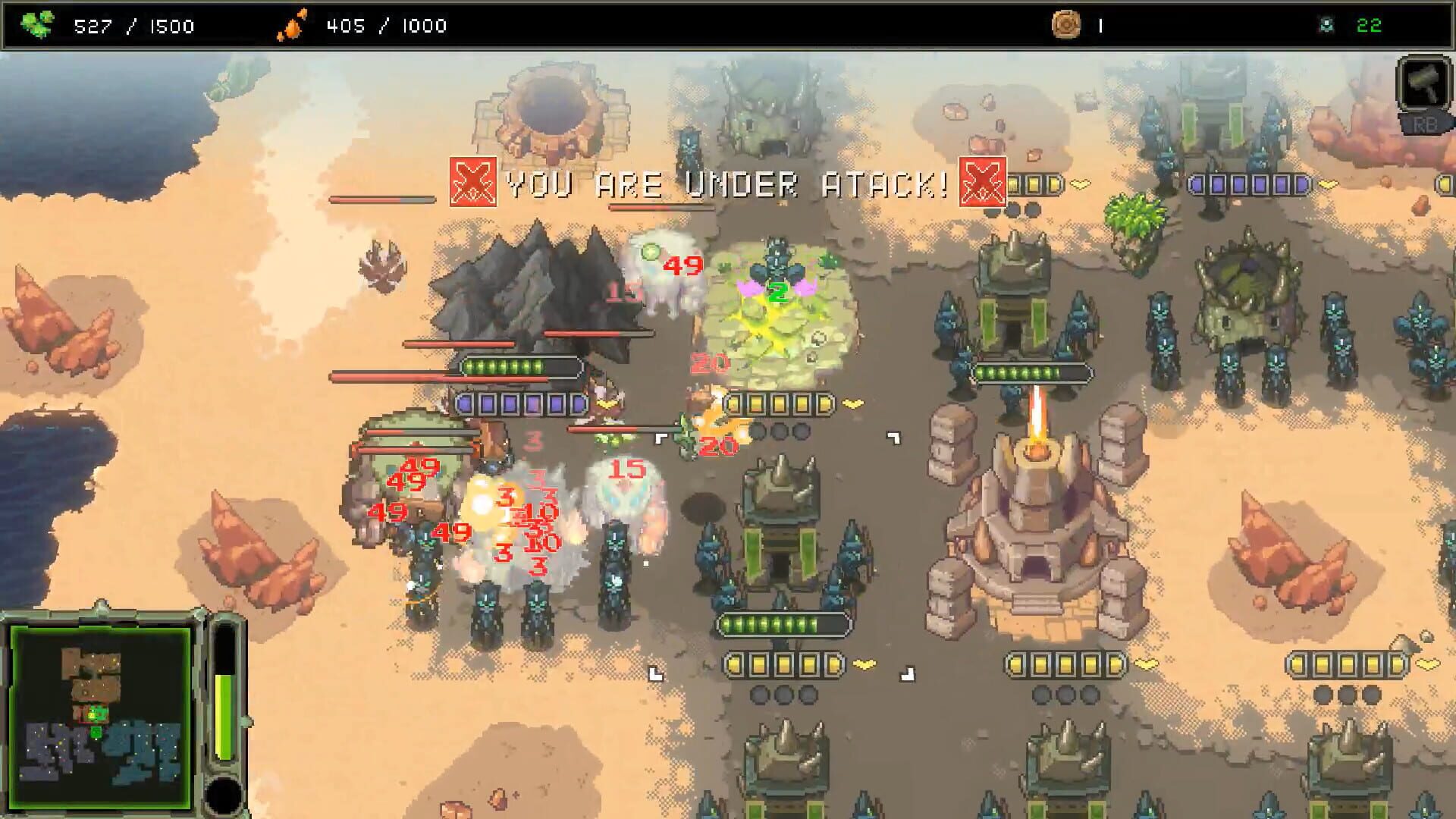Click the 527 / 1500 resource counter
This screenshot has height=819, width=1456.
[133, 26]
